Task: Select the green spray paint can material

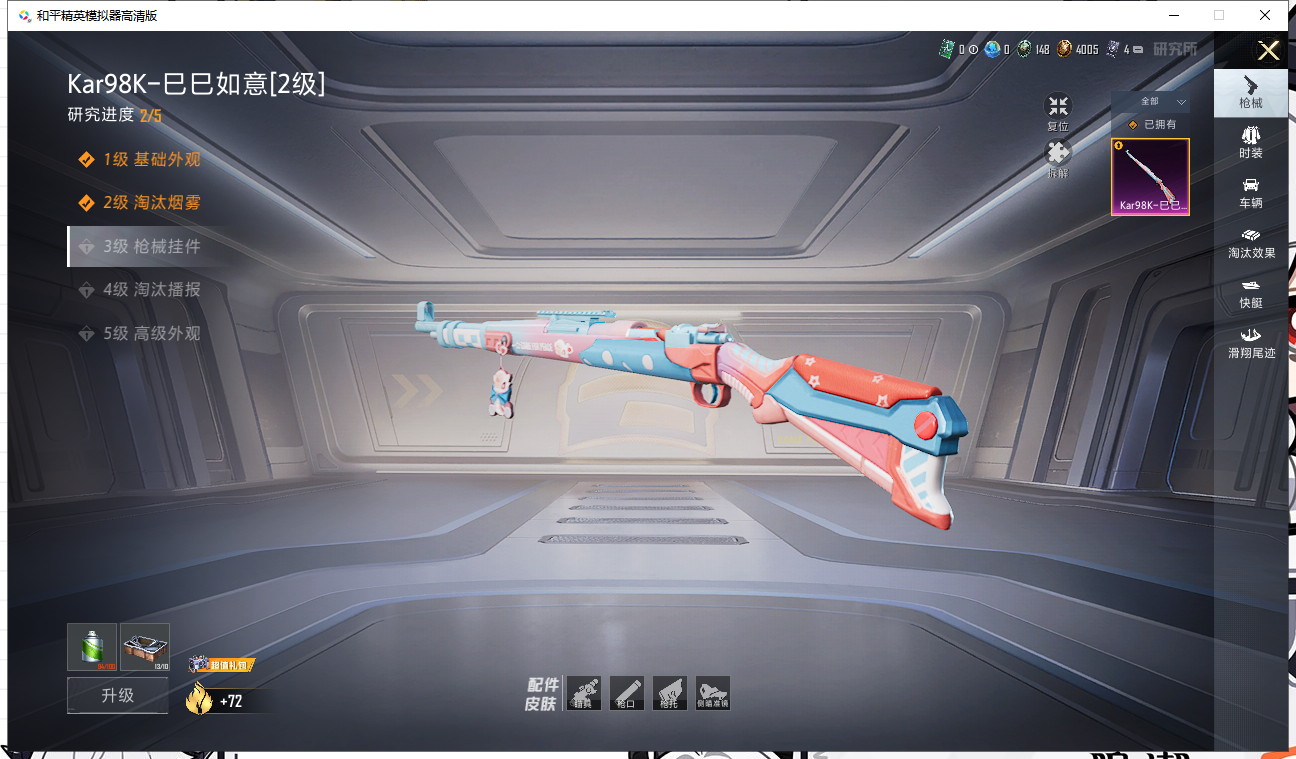Action: pyautogui.click(x=92, y=647)
